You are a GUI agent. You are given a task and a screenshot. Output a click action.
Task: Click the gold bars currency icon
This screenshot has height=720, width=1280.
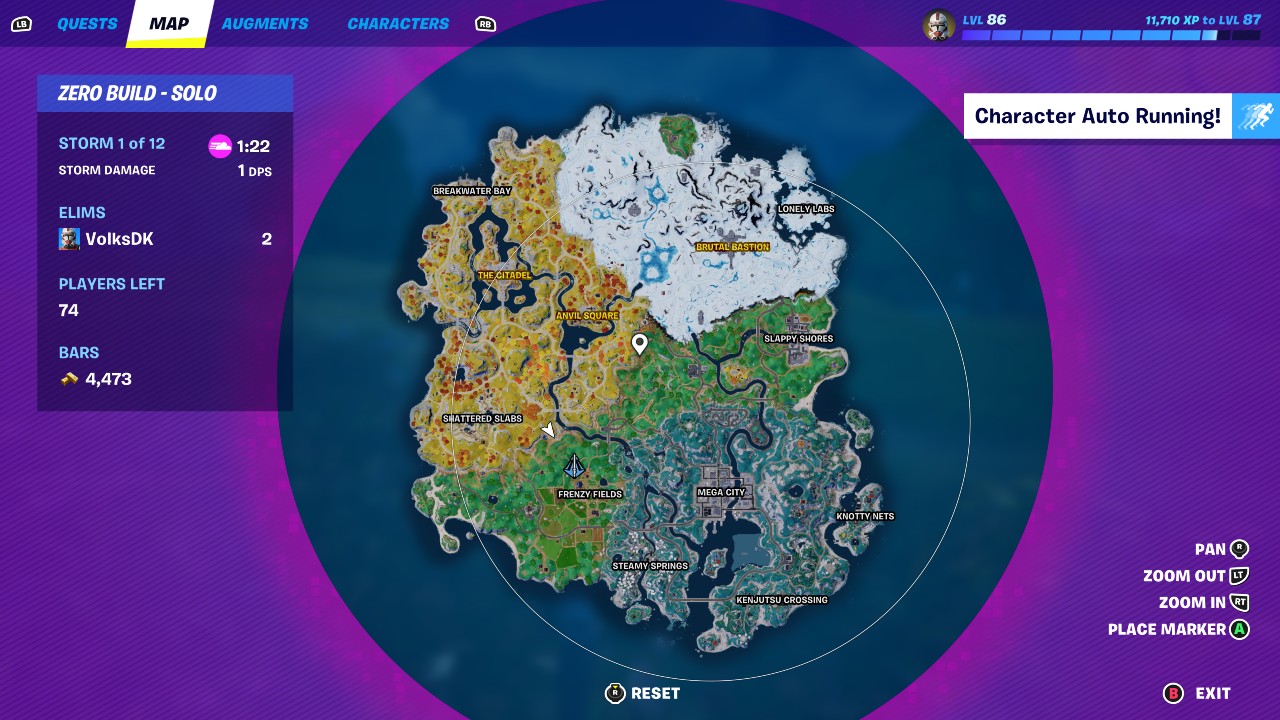pos(70,378)
